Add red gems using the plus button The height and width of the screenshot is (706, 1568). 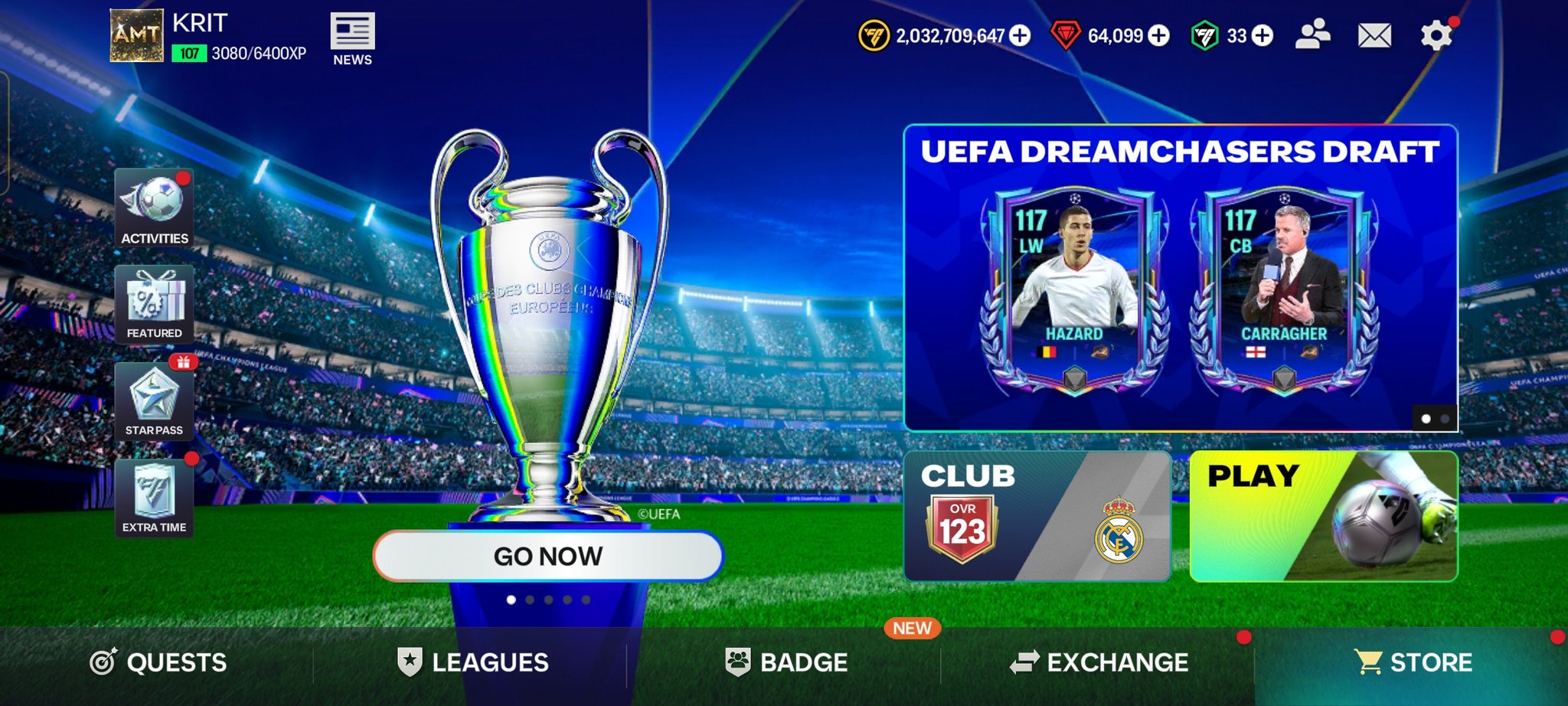point(1159,35)
